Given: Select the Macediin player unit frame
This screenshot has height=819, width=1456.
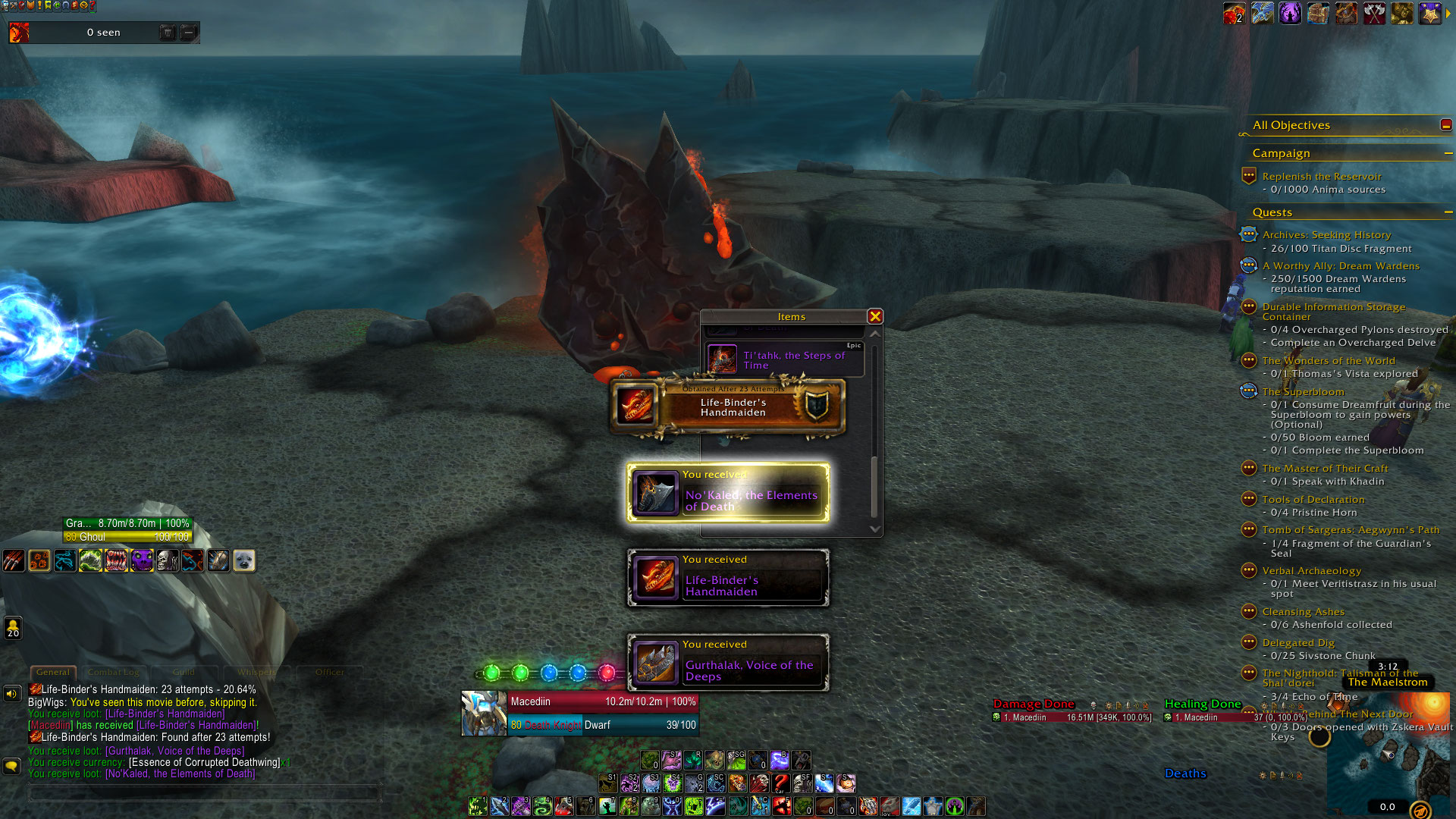Looking at the screenshot, I should pyautogui.click(x=580, y=713).
